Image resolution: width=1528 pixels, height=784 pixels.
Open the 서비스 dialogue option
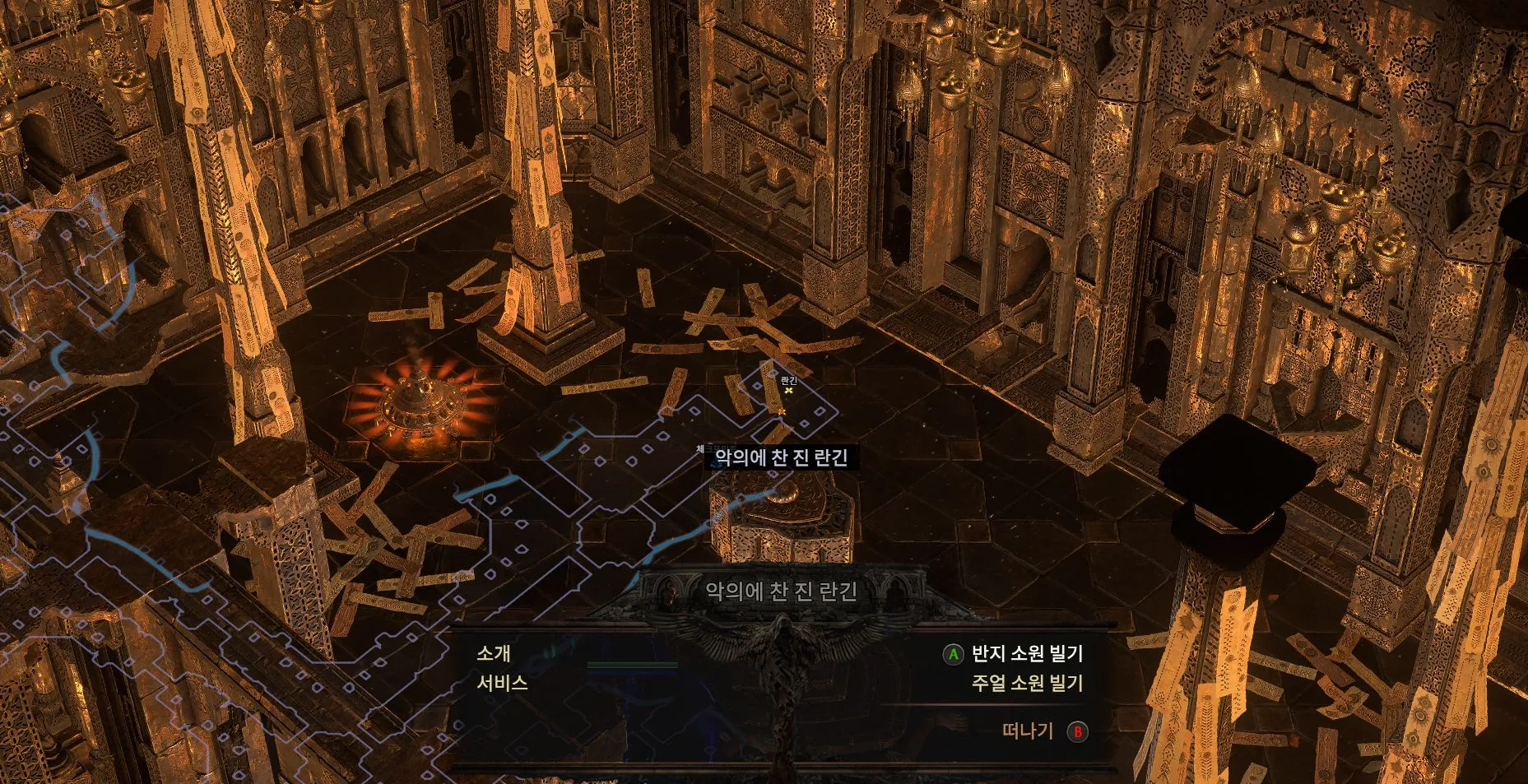pos(502,683)
